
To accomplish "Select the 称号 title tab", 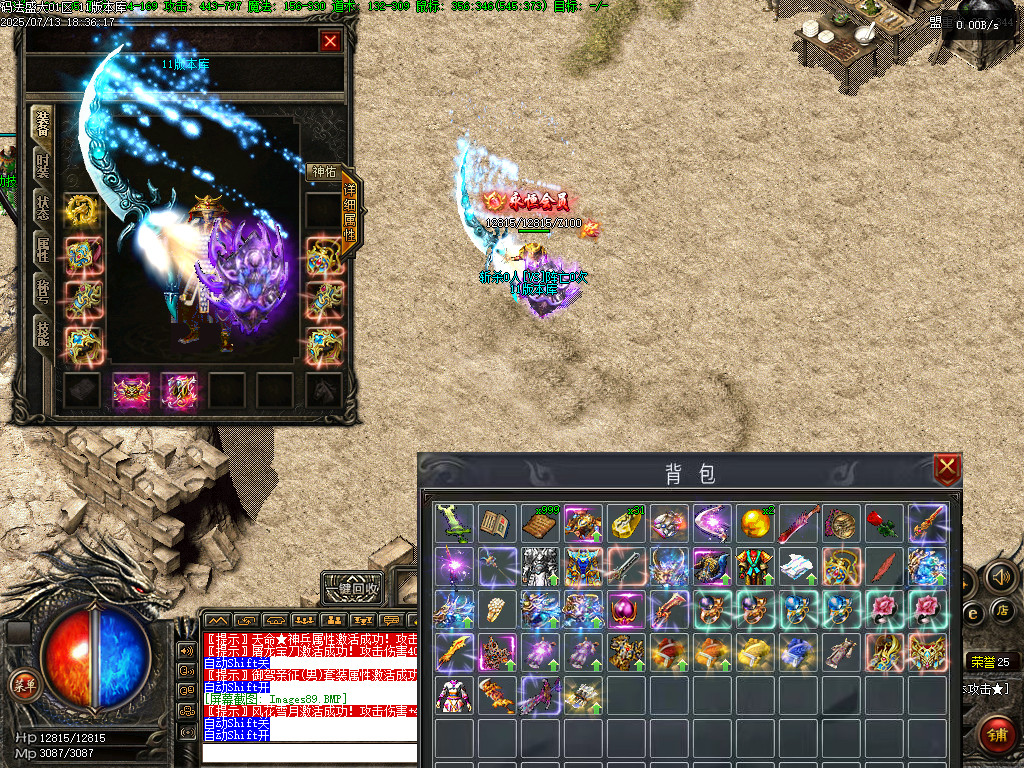I will click(x=42, y=292).
